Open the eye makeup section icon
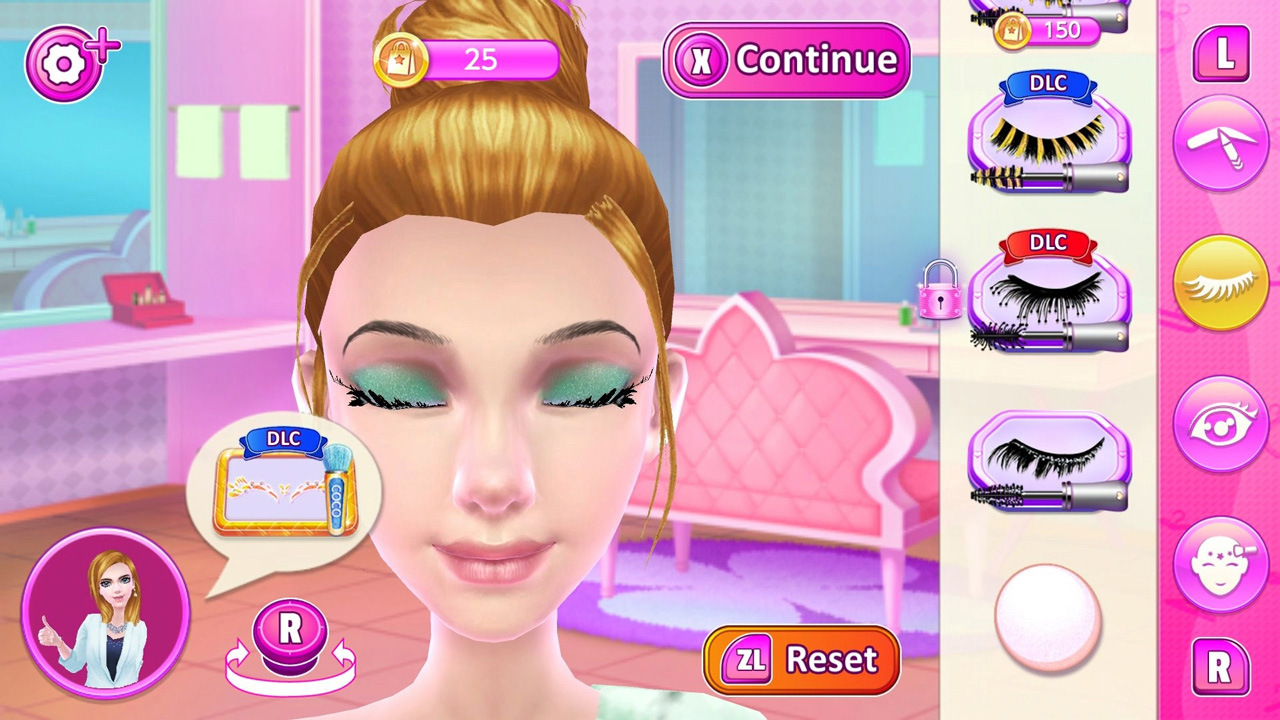1280x720 pixels. (1222, 423)
